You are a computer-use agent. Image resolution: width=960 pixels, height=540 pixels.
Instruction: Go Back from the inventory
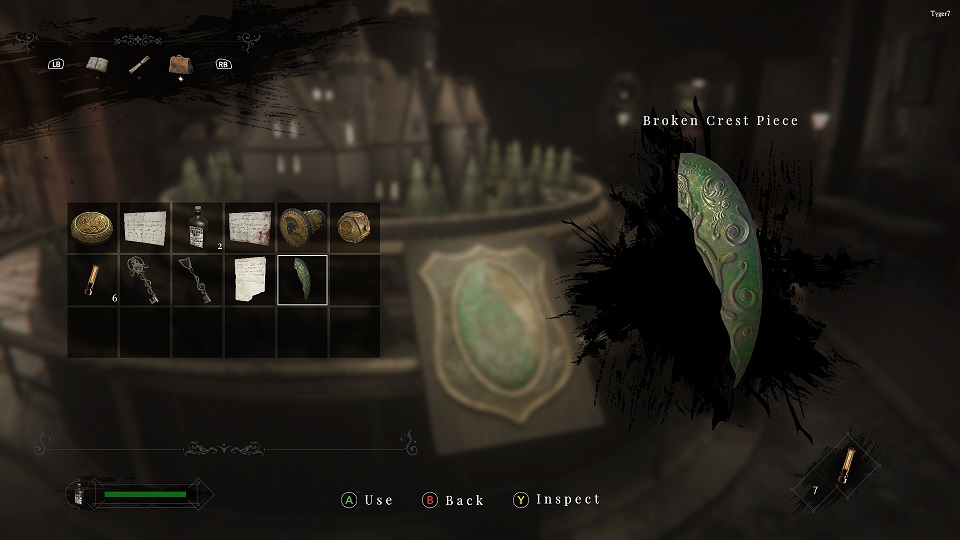453,500
